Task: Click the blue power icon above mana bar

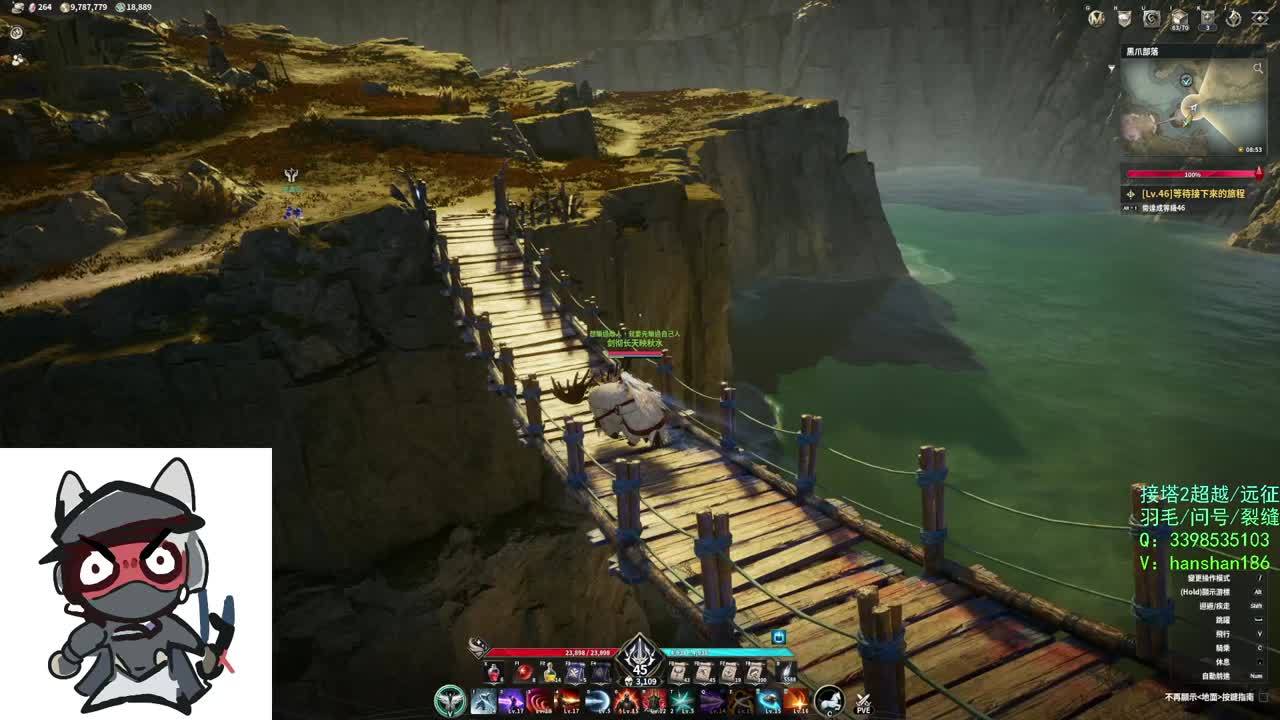Action: pos(778,637)
